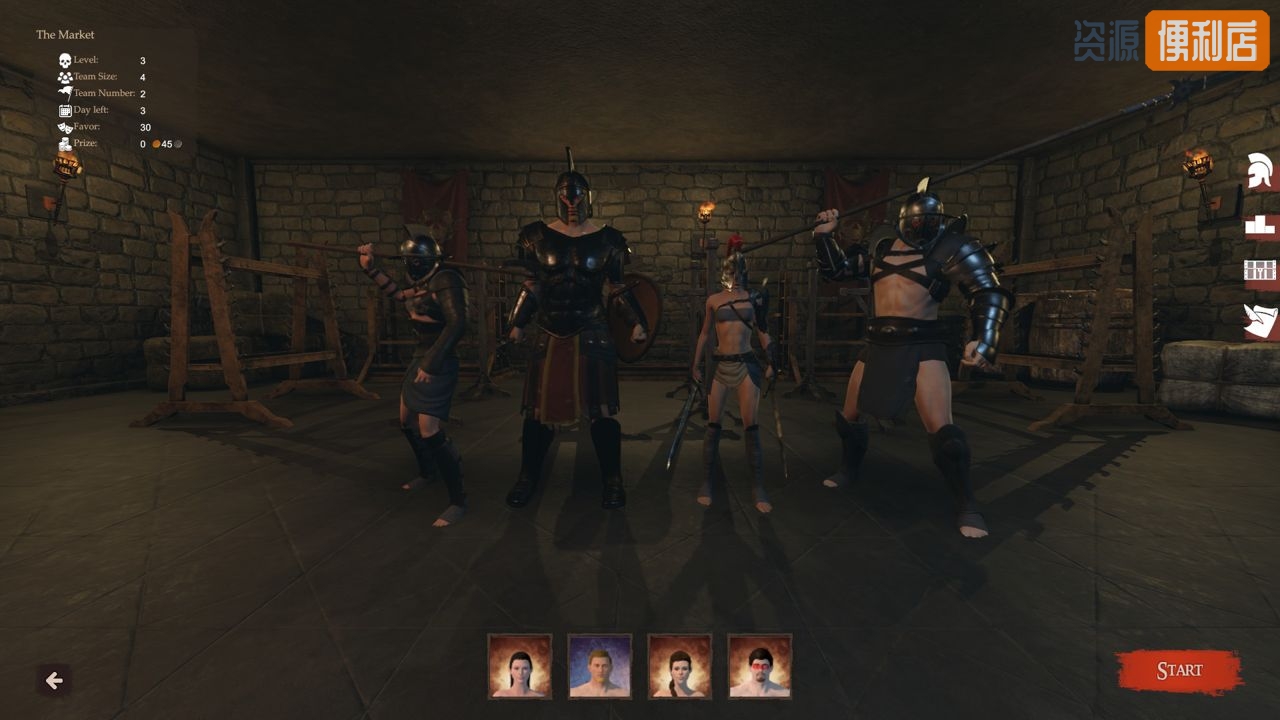Select the blond man portrait with blue background

[600, 666]
